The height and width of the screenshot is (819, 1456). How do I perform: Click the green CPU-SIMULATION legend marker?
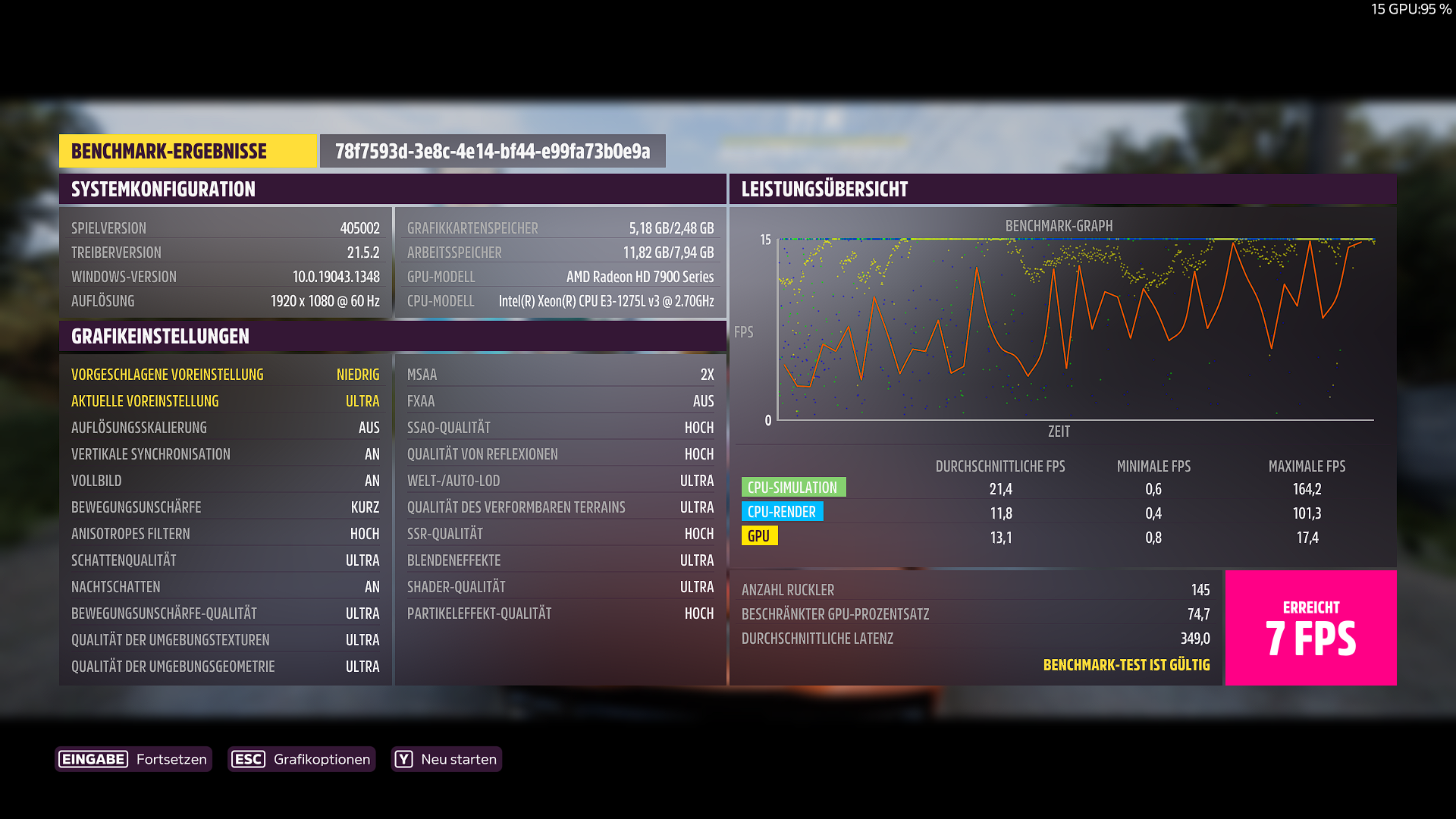793,487
